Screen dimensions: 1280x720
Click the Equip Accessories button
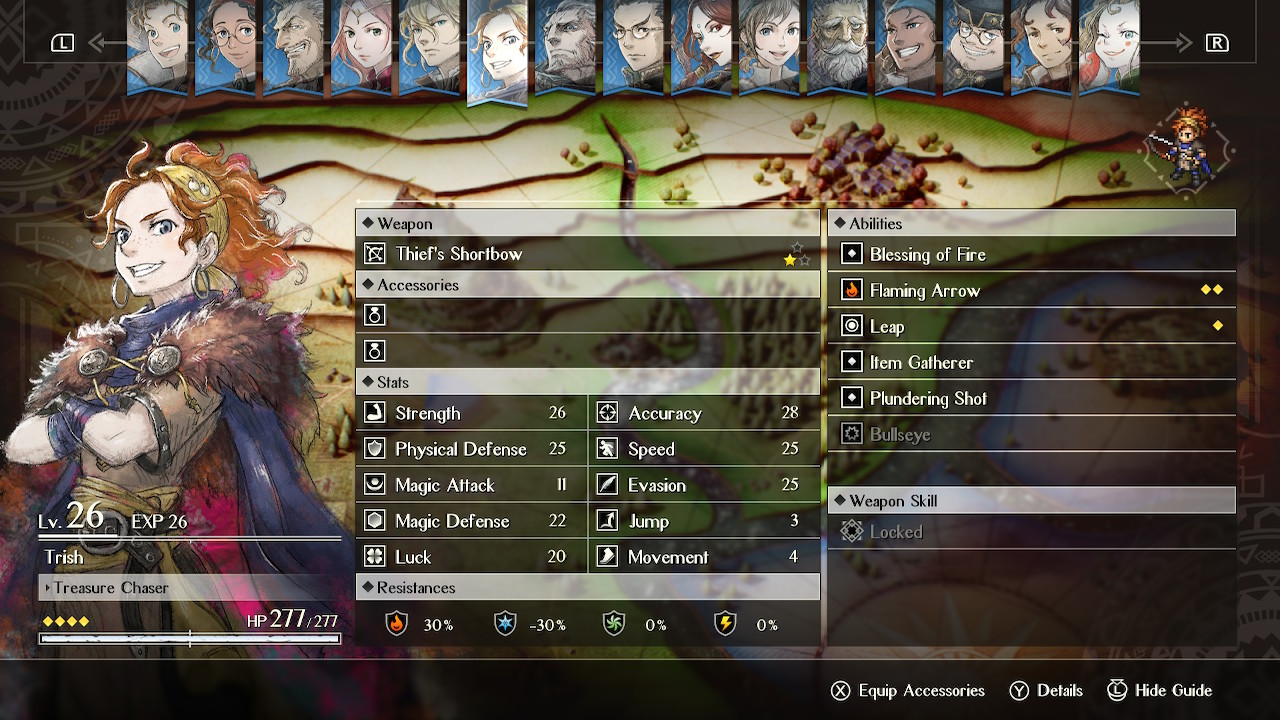click(908, 691)
